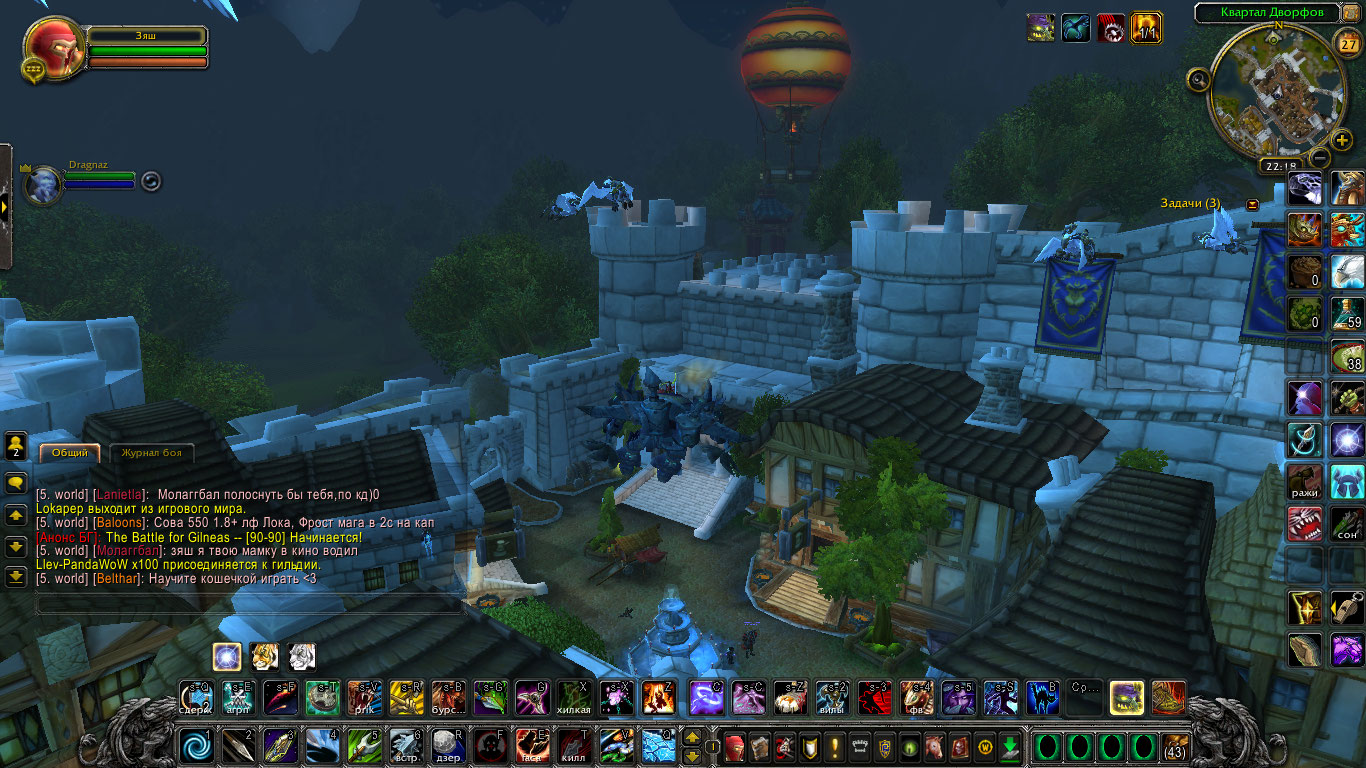The width and height of the screenshot is (1366, 768).
Task: Activate the blue swirl ability in slot 1
Action: click(x=195, y=746)
